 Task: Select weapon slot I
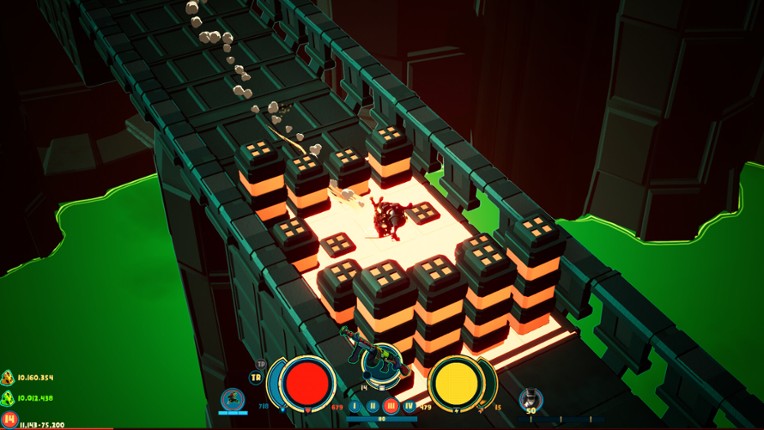click(x=355, y=406)
